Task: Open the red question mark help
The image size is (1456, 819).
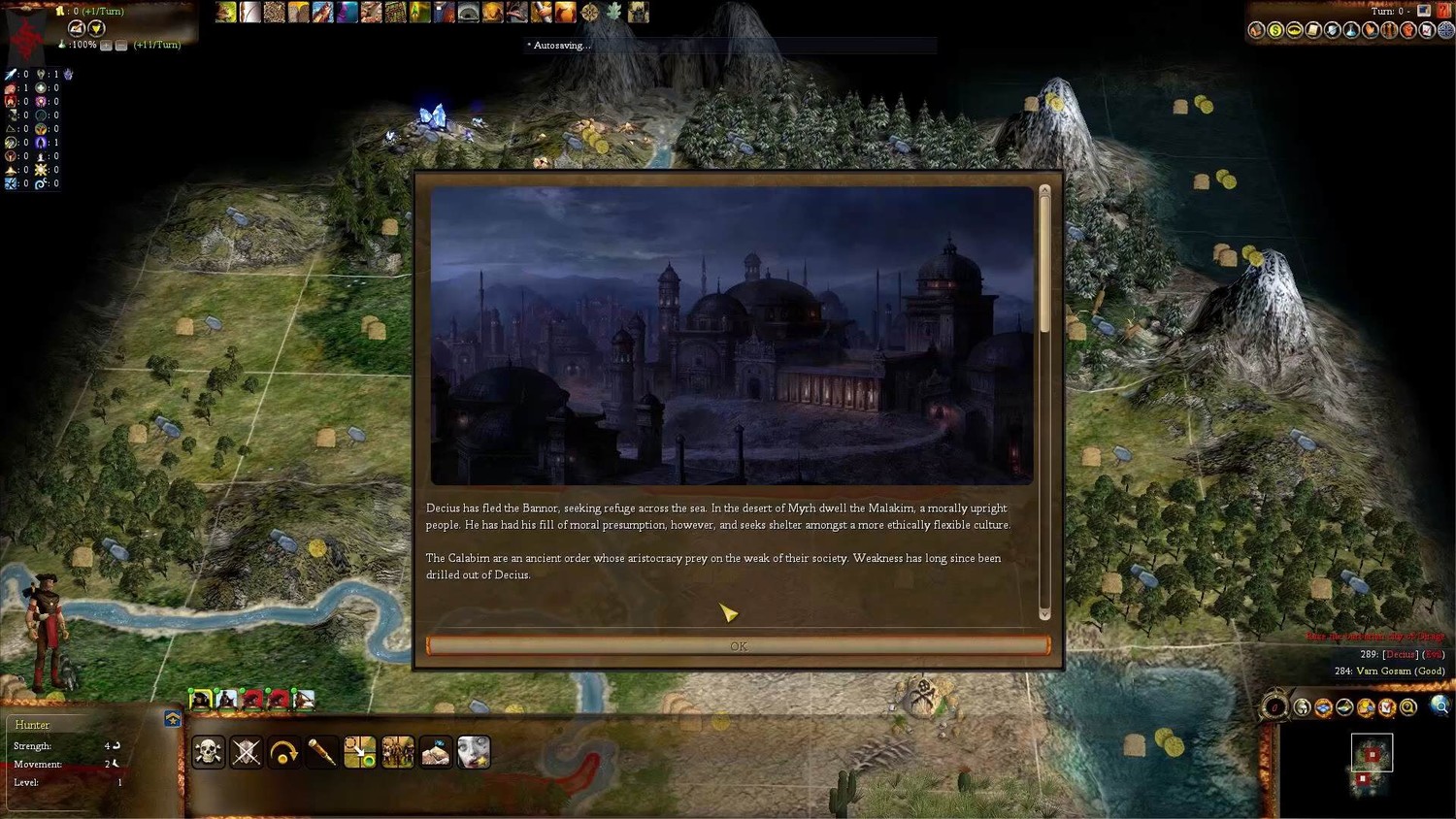Action: pos(1443,11)
